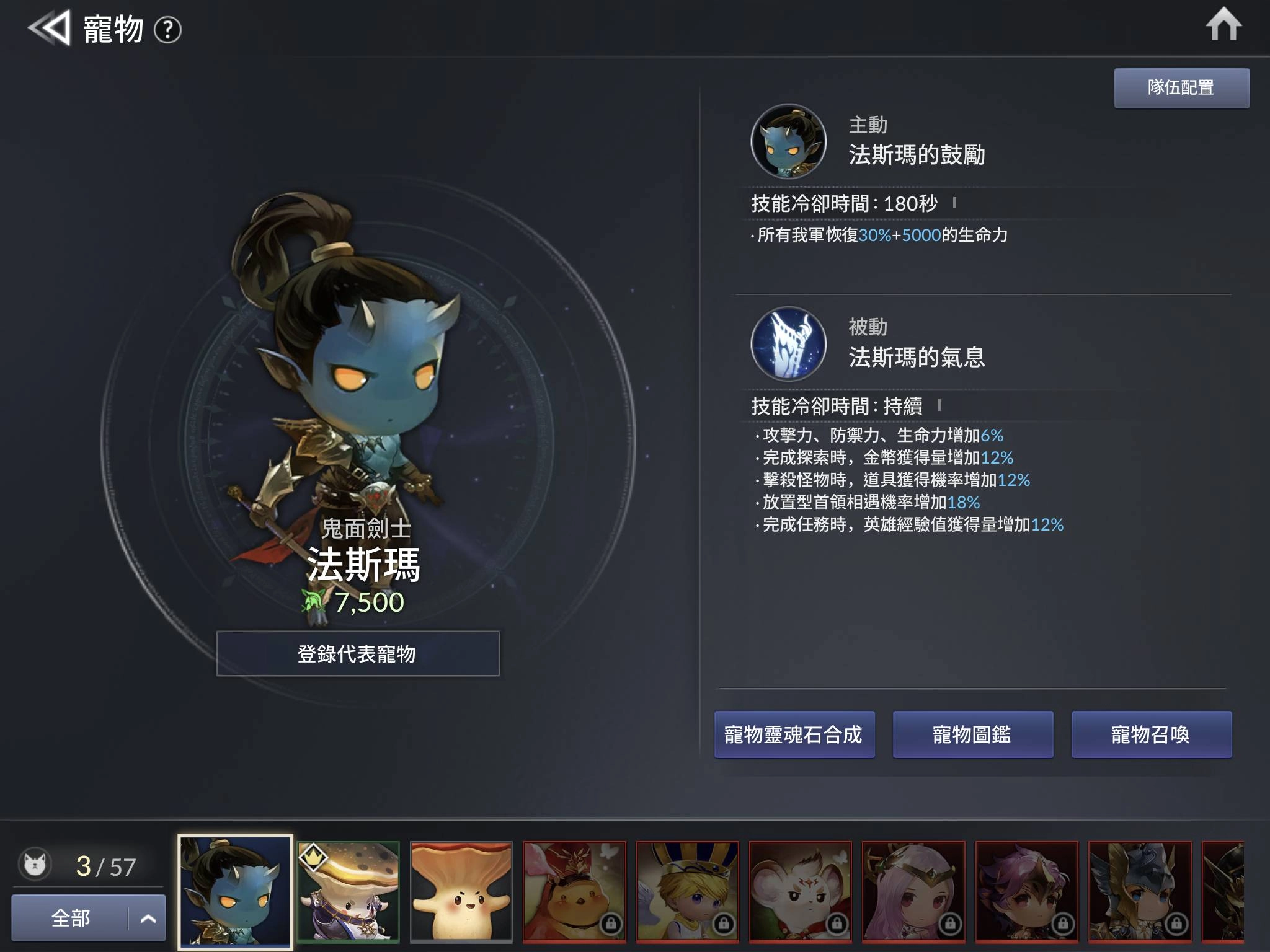Select the locked pink-haired crowned pet
Viewport: 1270px width, 952px height.
[913, 891]
